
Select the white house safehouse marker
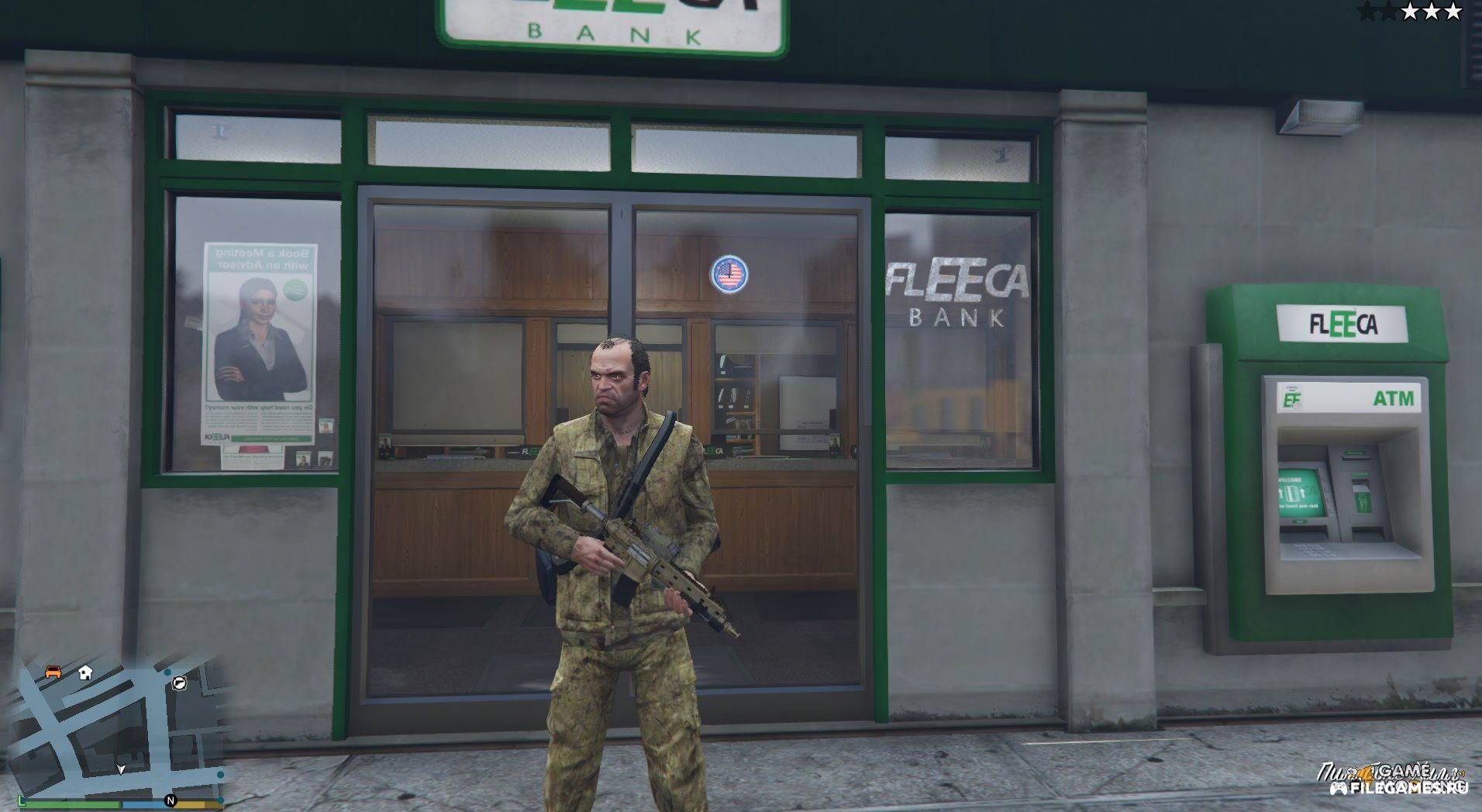click(x=85, y=672)
